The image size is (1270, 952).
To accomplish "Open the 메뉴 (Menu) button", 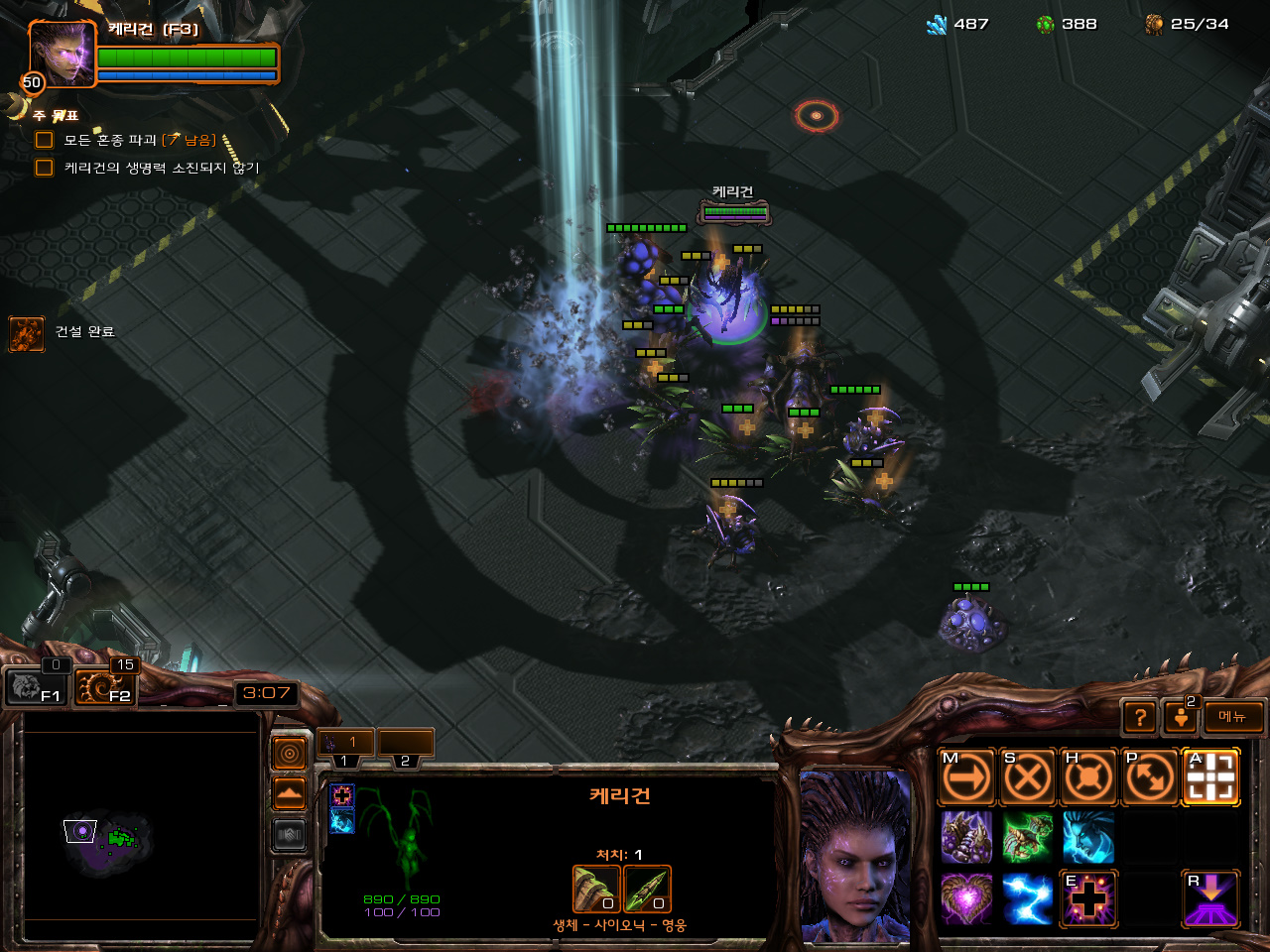I will pyautogui.click(x=1232, y=717).
